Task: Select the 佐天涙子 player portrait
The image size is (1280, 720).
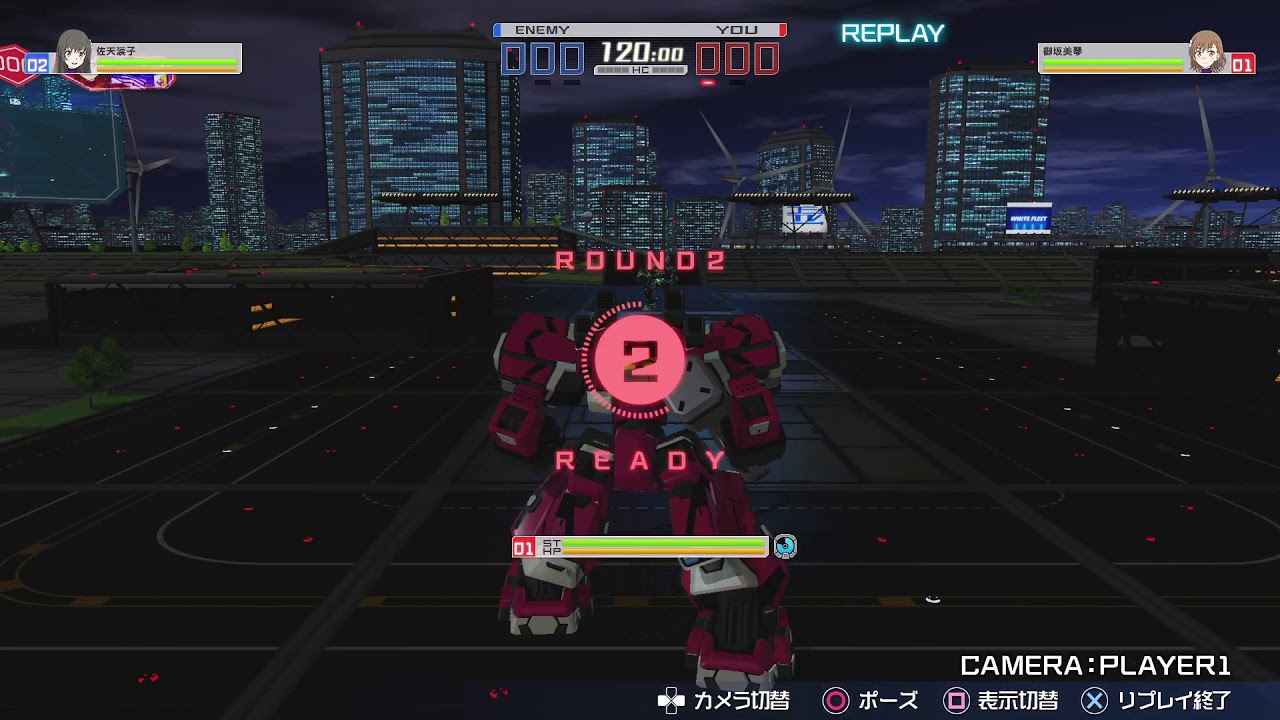Action: click(x=73, y=53)
